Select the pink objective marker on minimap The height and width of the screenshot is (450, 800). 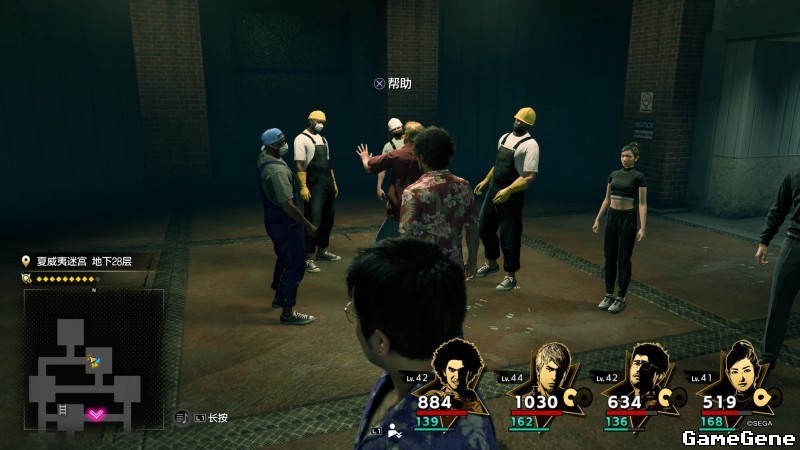(97, 413)
